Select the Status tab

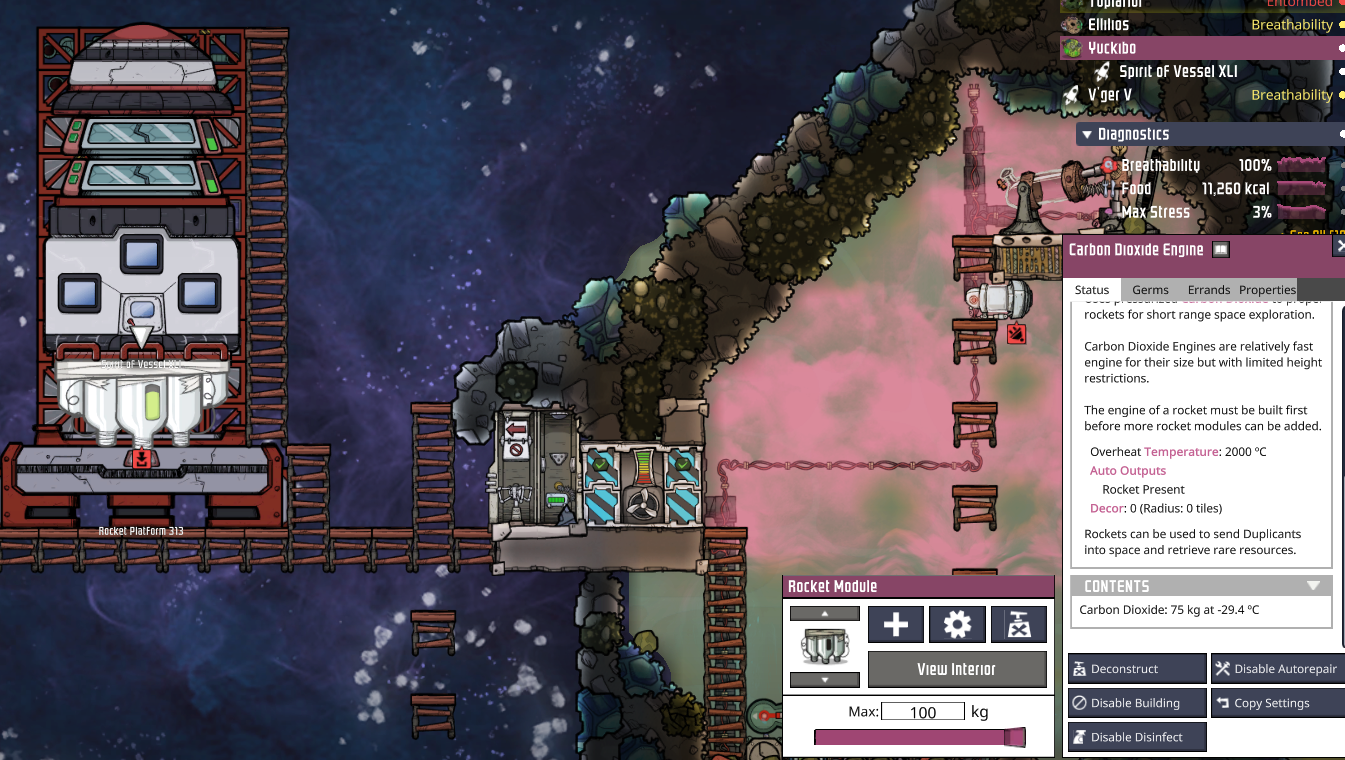1092,290
